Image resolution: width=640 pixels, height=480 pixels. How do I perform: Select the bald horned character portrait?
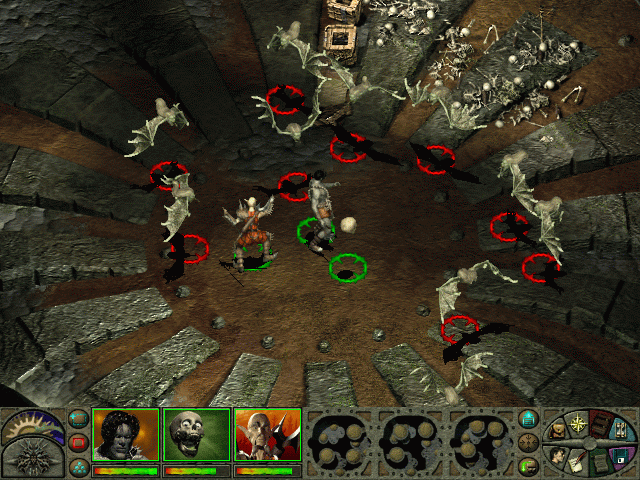coord(267,435)
